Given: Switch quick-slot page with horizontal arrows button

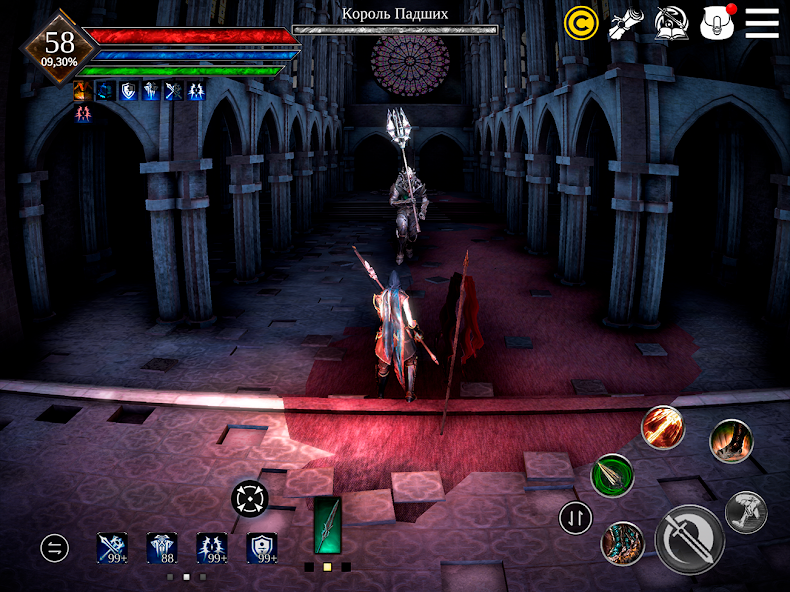Looking at the screenshot, I should point(55,547).
